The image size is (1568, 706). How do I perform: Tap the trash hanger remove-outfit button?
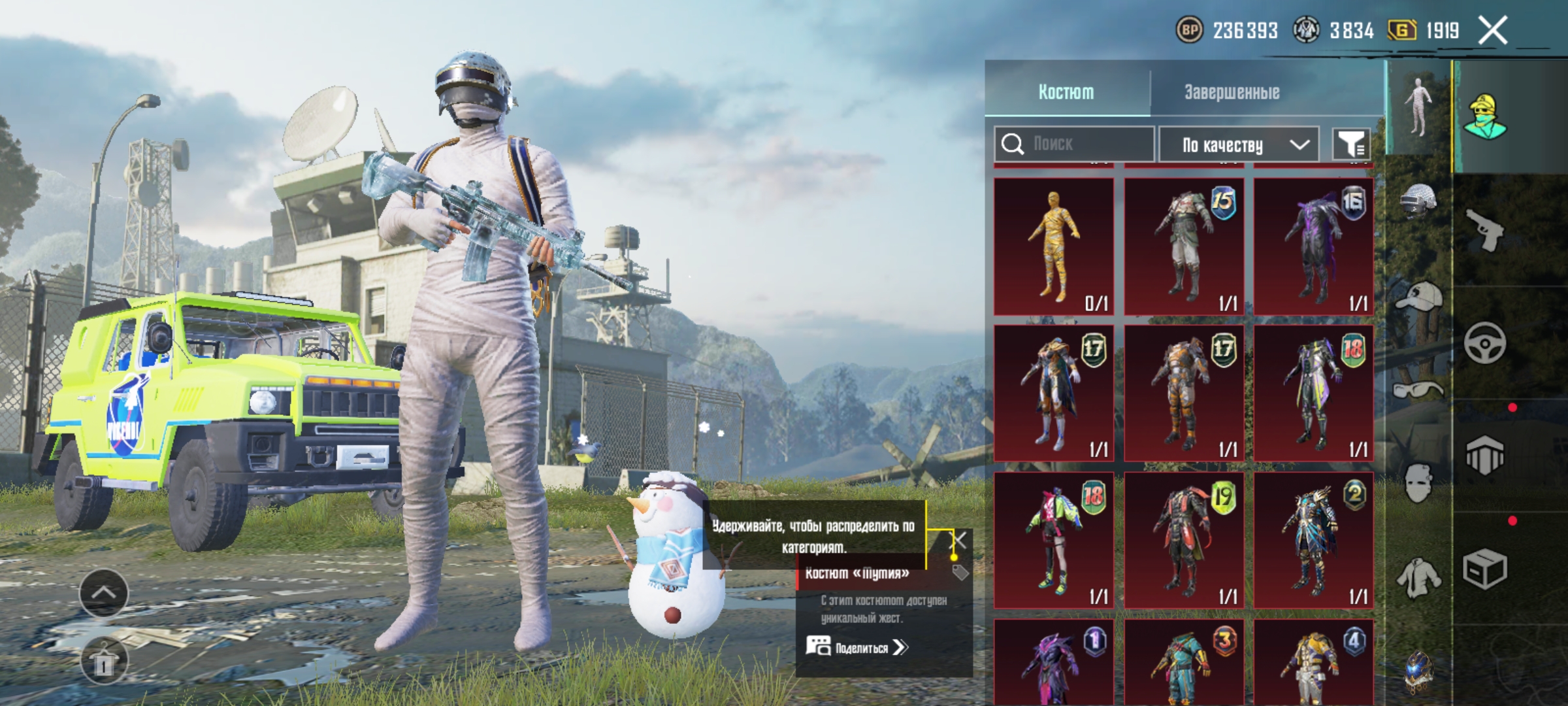tap(104, 661)
